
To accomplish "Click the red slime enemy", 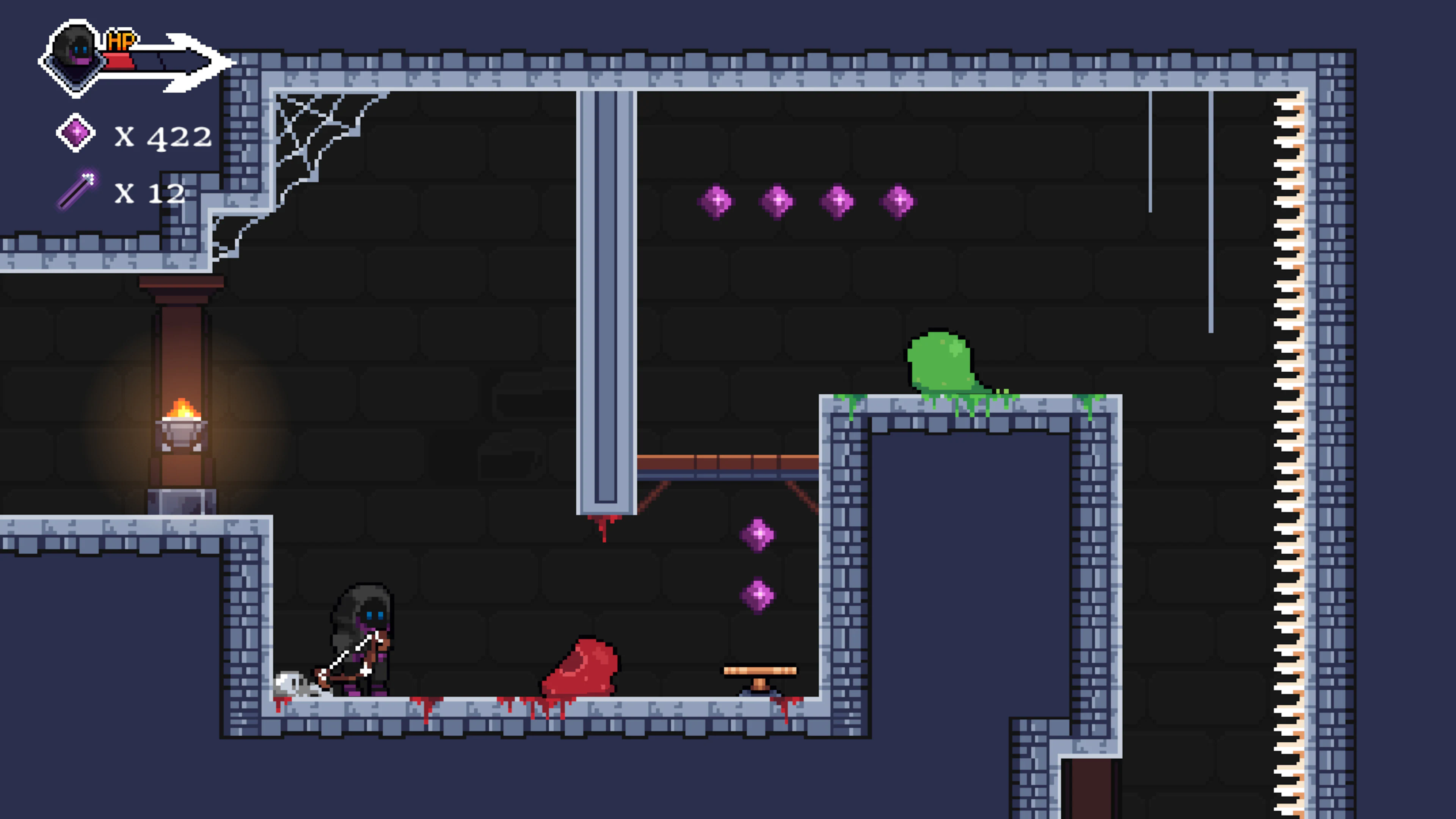I will (x=576, y=667).
